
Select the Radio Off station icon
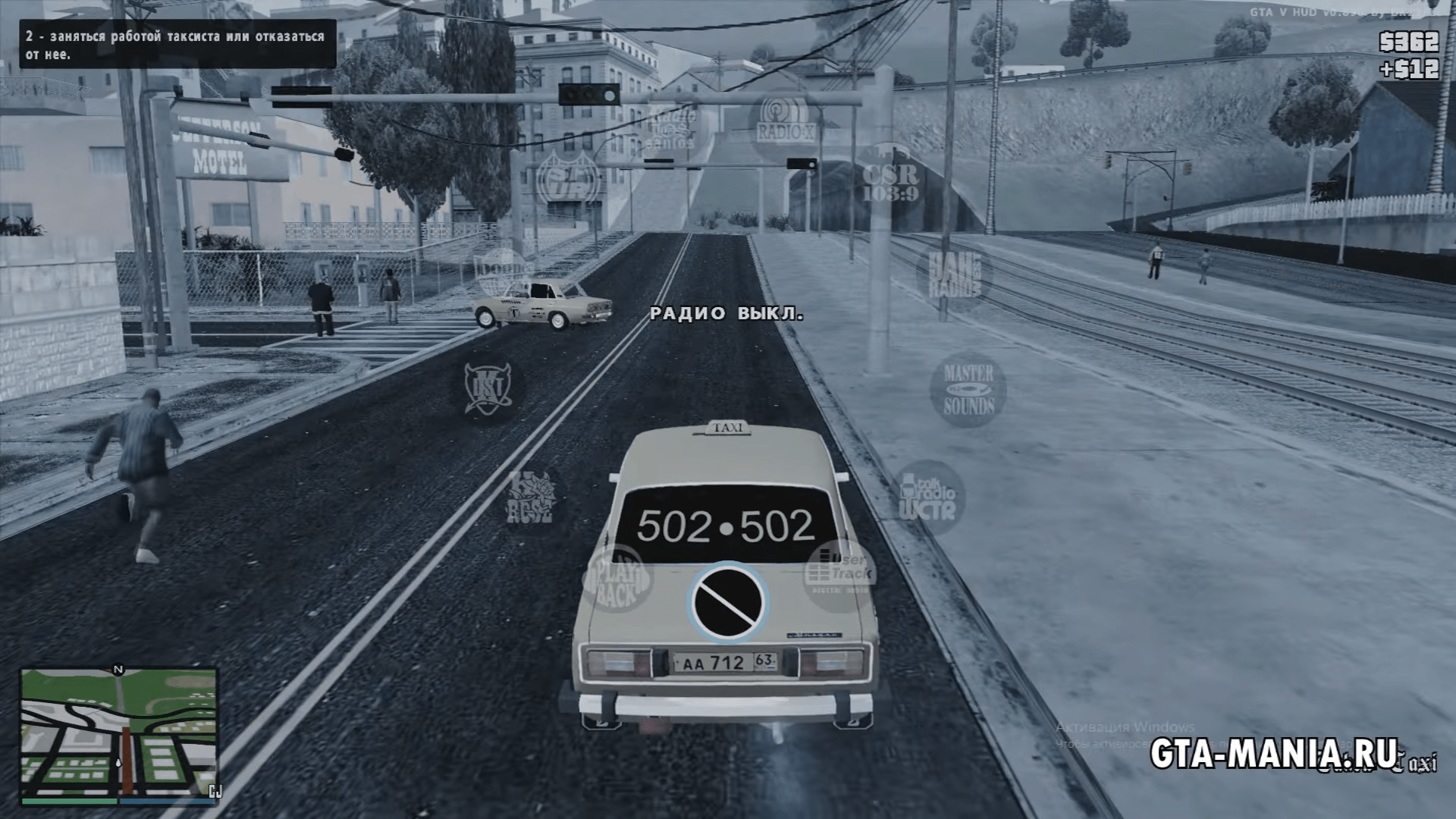pyautogui.click(x=728, y=602)
